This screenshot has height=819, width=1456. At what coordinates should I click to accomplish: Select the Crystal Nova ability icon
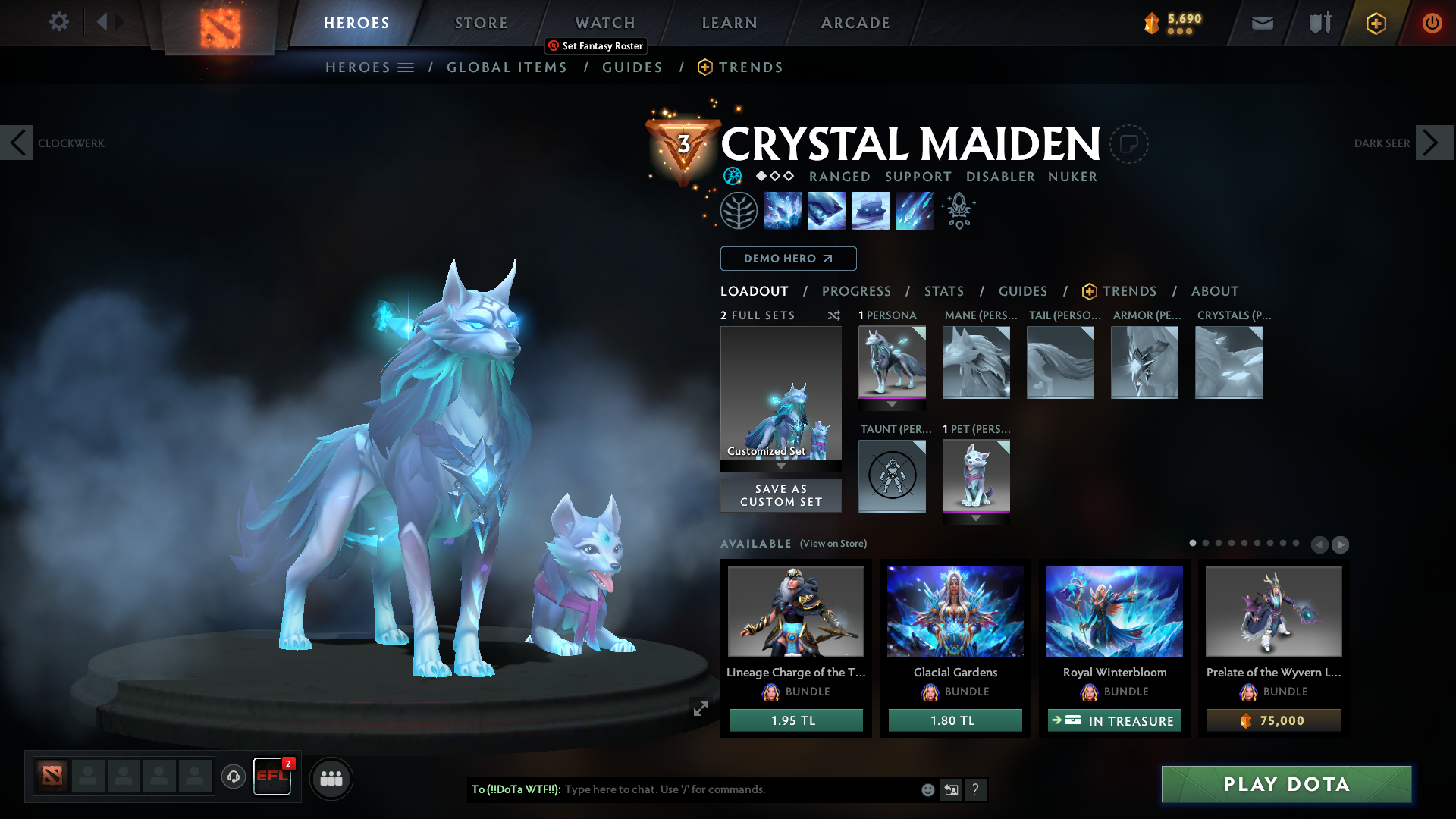(x=783, y=210)
